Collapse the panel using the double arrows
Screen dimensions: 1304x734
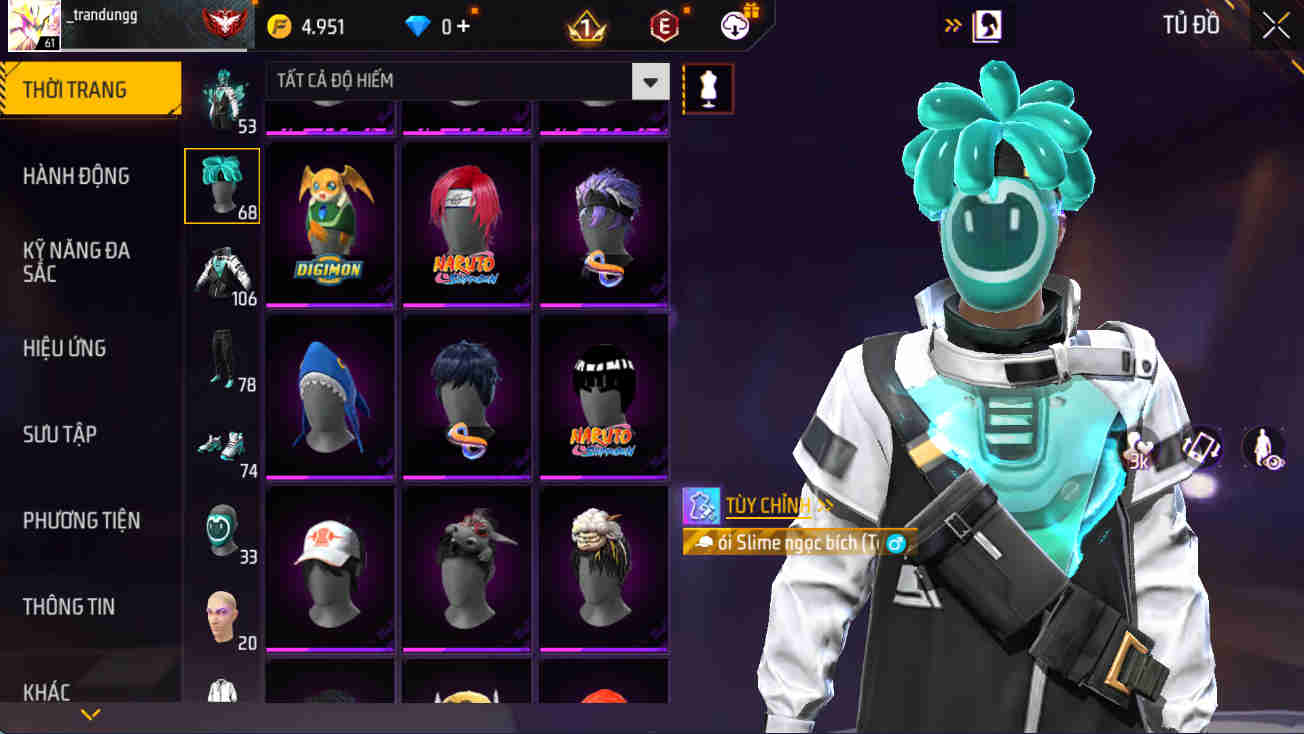952,26
